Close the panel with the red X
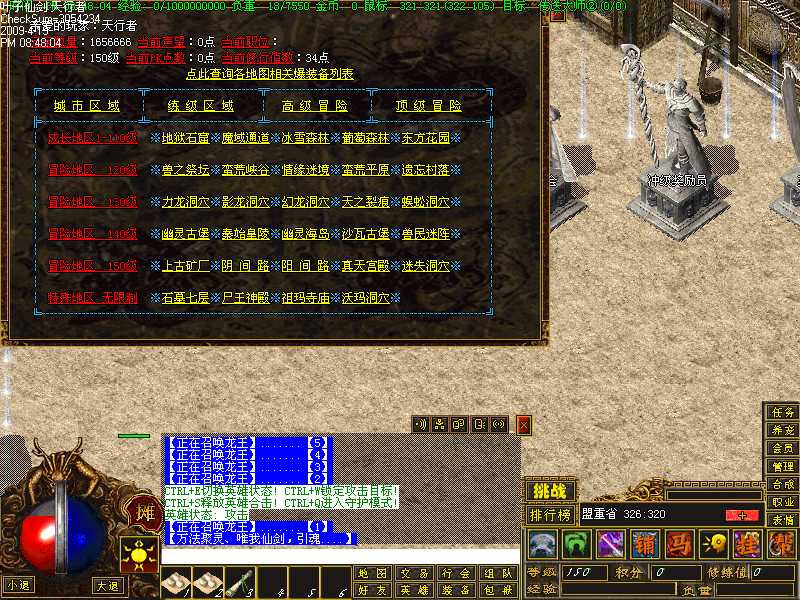The image size is (800, 600). (523, 425)
